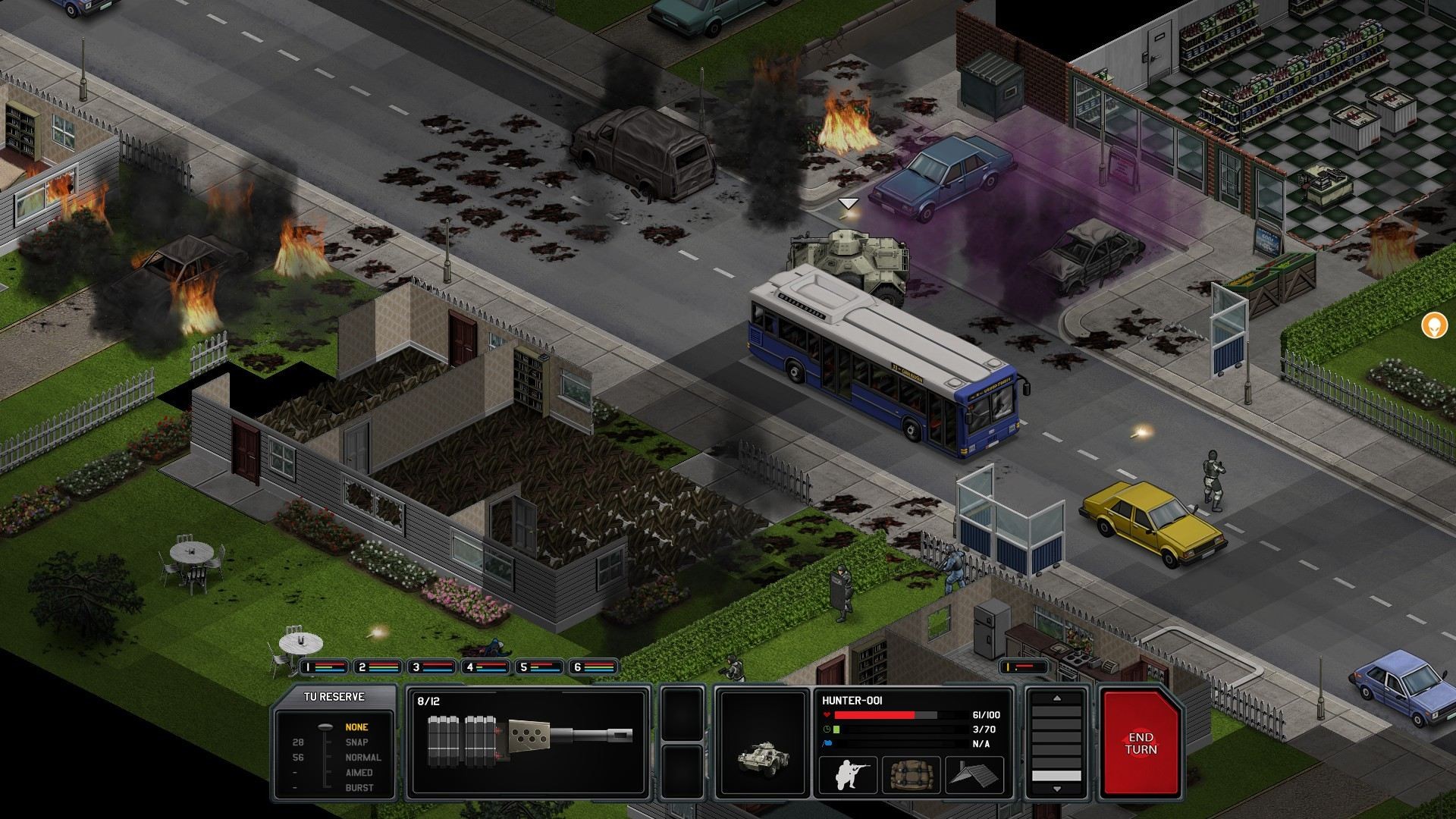Screen dimensions: 1456x819
Task: Click the blue morale flag icon
Action: click(x=826, y=742)
